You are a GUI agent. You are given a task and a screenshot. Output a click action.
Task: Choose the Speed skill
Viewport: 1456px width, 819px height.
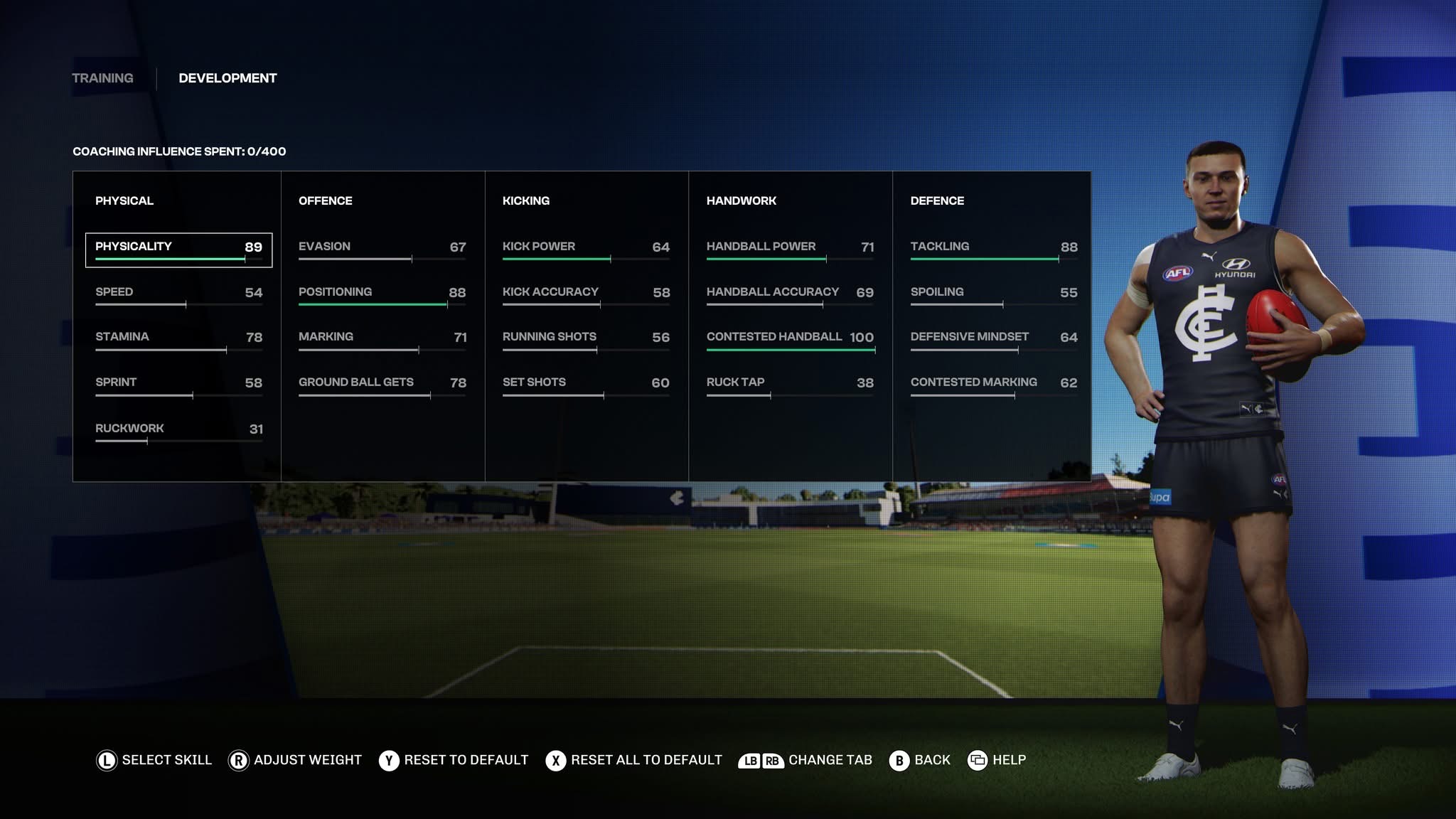point(178,294)
